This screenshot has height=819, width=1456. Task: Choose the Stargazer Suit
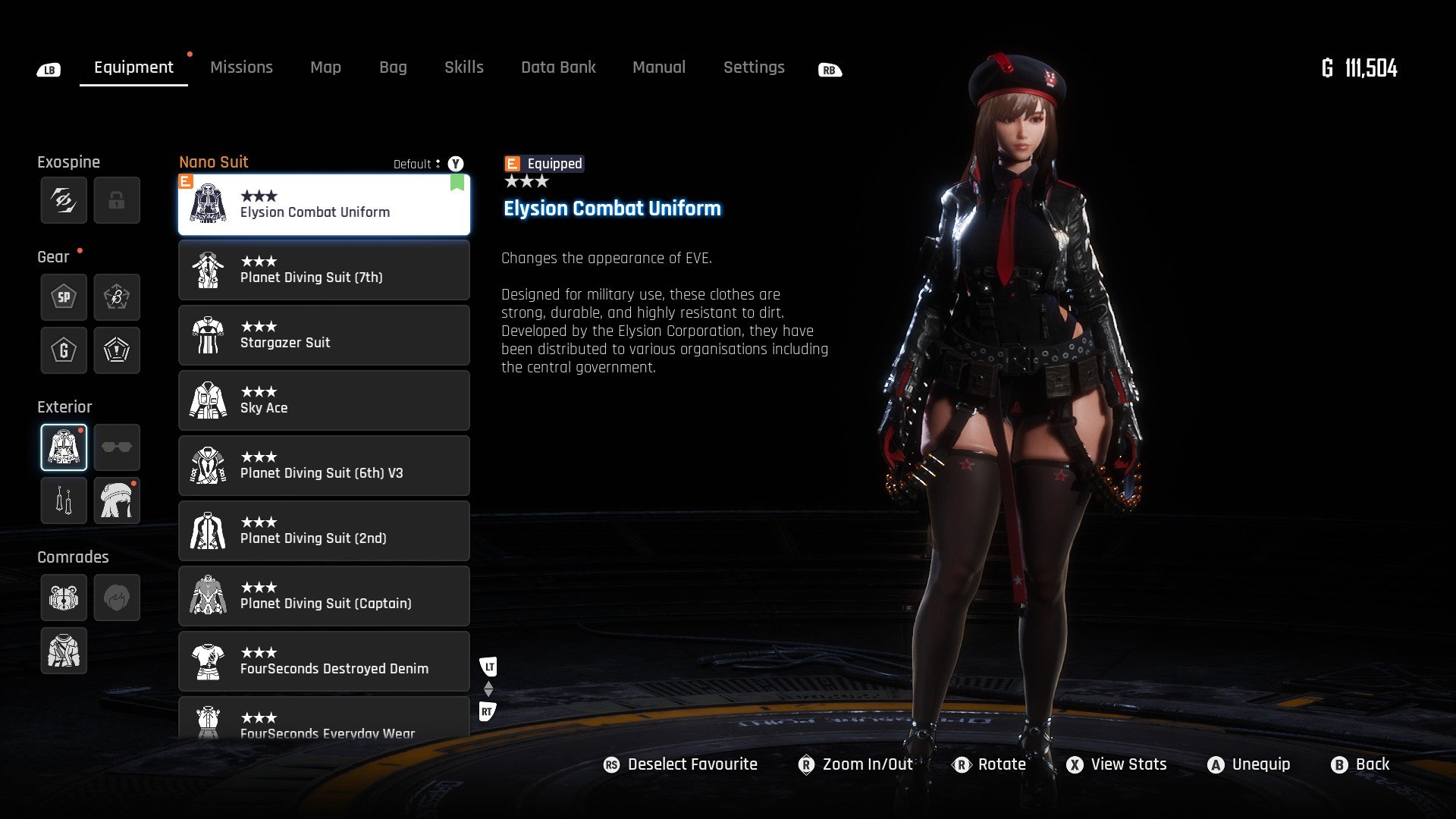(x=324, y=336)
